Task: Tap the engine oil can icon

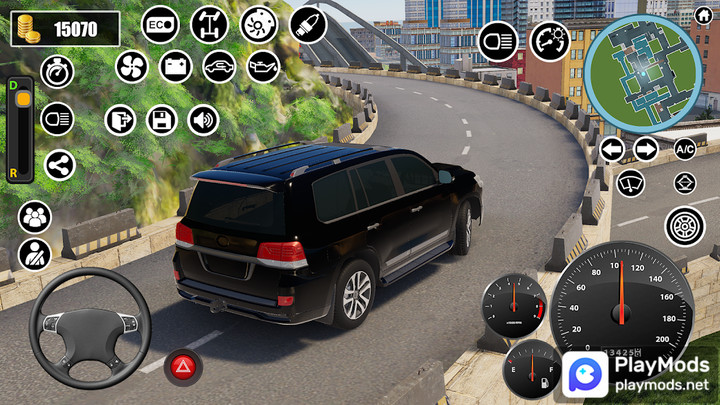Action: (x=263, y=67)
